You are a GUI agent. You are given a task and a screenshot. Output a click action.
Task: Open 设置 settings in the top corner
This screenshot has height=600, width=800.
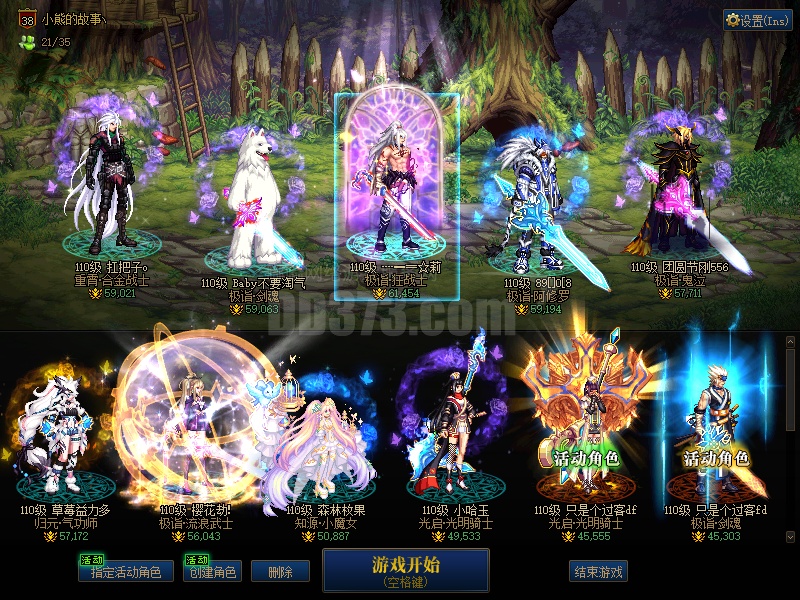point(757,20)
